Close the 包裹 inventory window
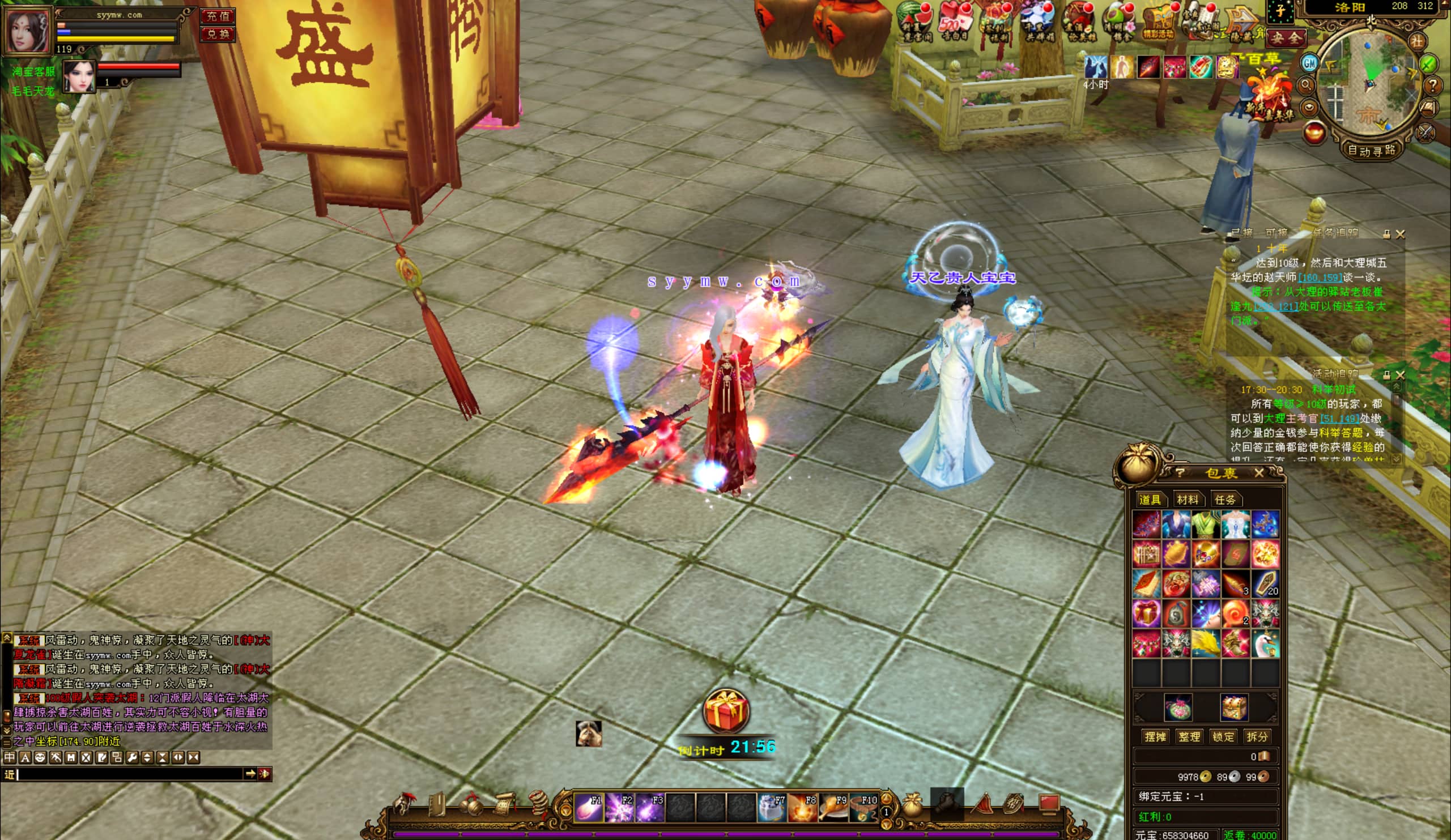 pos(1259,474)
